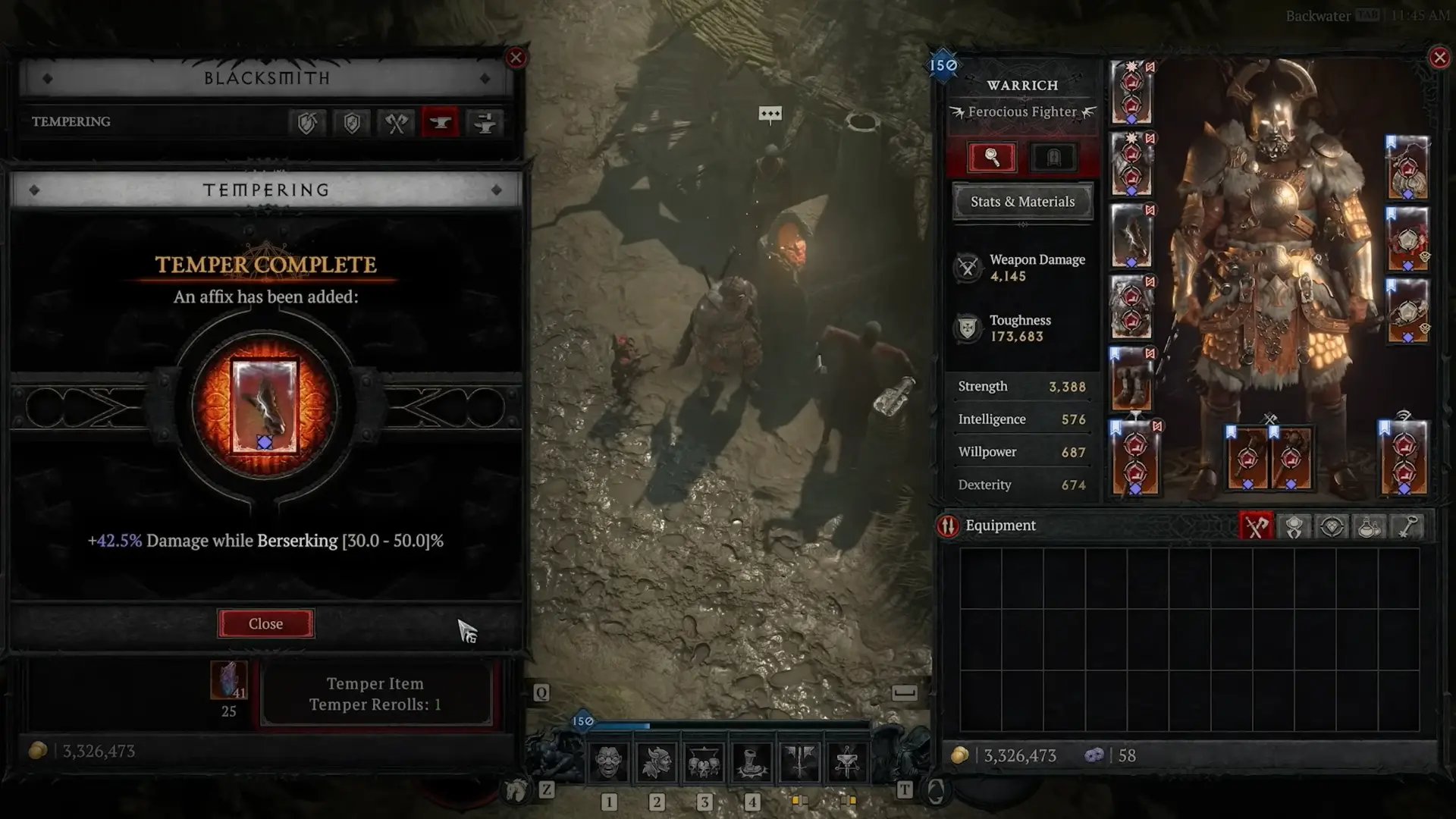The height and width of the screenshot is (819, 1456).
Task: Filter inventory by armor pieces
Action: click(1294, 526)
